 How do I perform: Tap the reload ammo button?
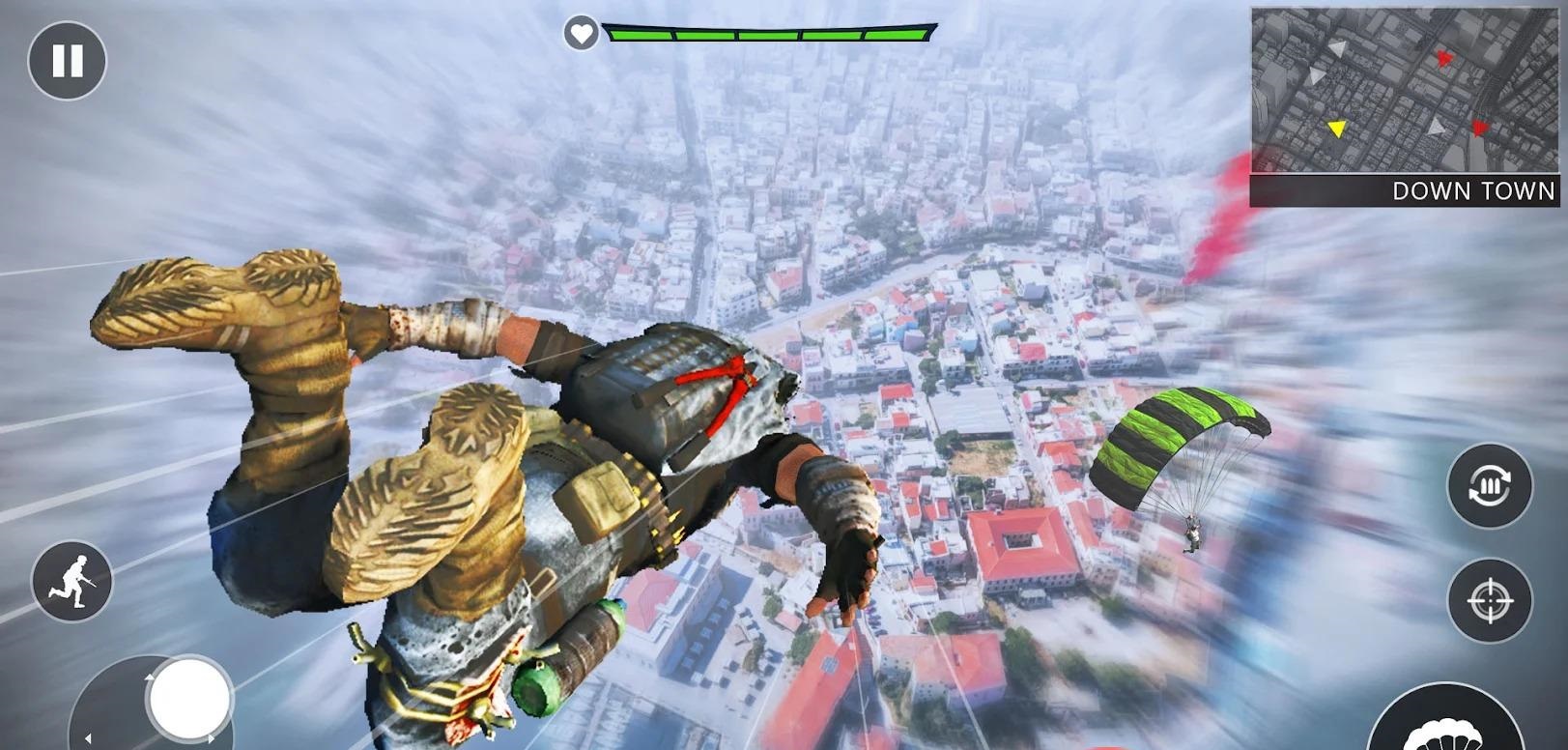click(x=1489, y=485)
